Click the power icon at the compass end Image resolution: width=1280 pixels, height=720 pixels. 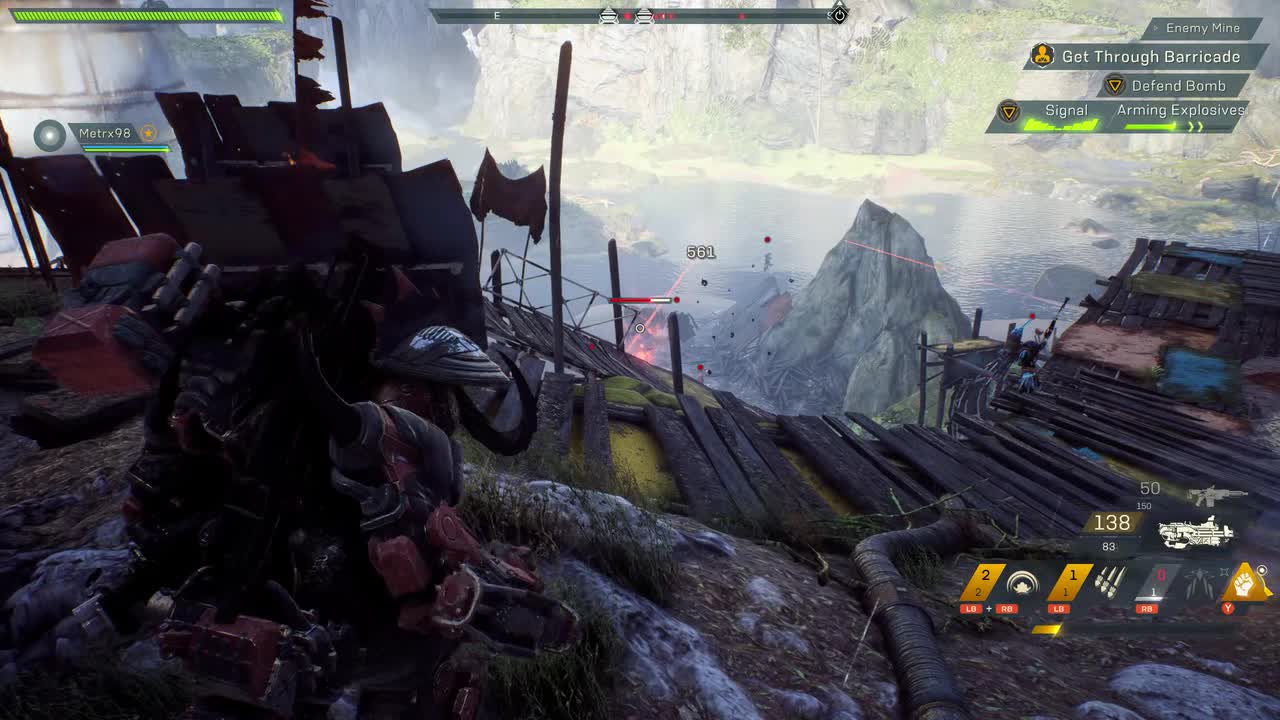point(838,15)
